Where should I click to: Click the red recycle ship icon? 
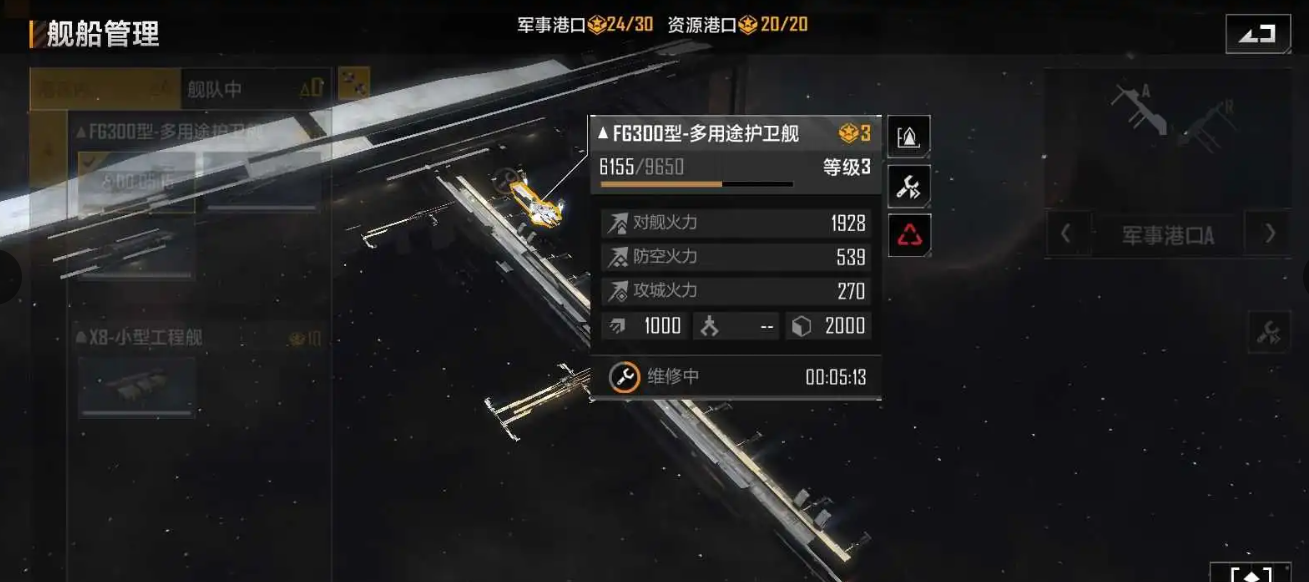(x=909, y=236)
